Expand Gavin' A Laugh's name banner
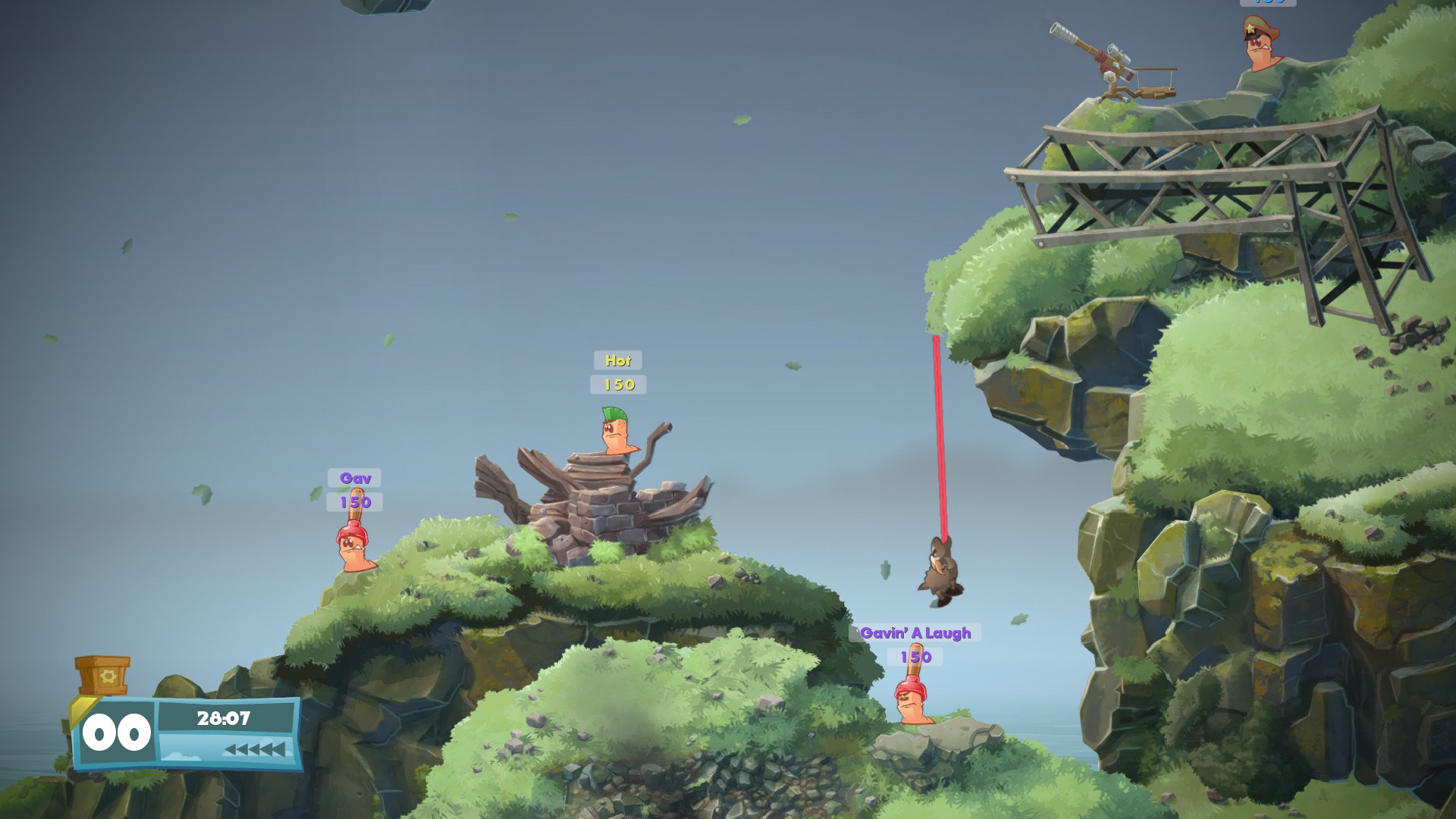 pyautogui.click(x=915, y=633)
